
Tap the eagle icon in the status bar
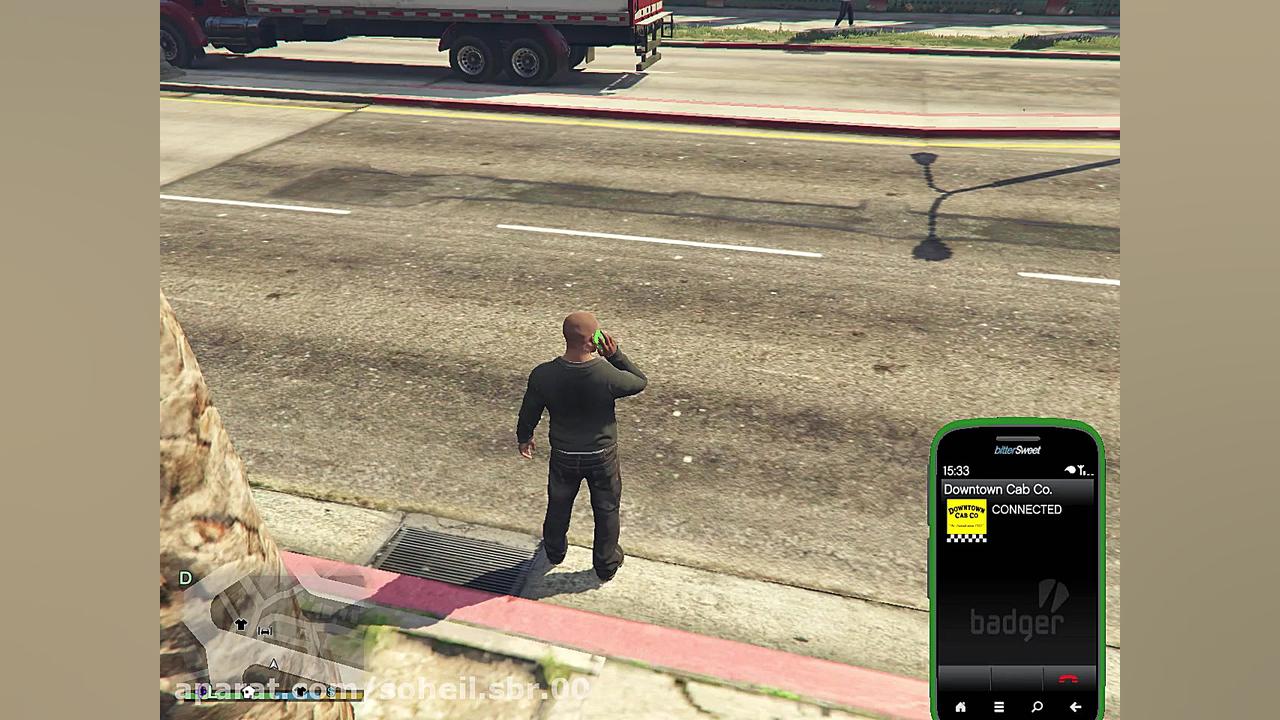[x=1069, y=469]
